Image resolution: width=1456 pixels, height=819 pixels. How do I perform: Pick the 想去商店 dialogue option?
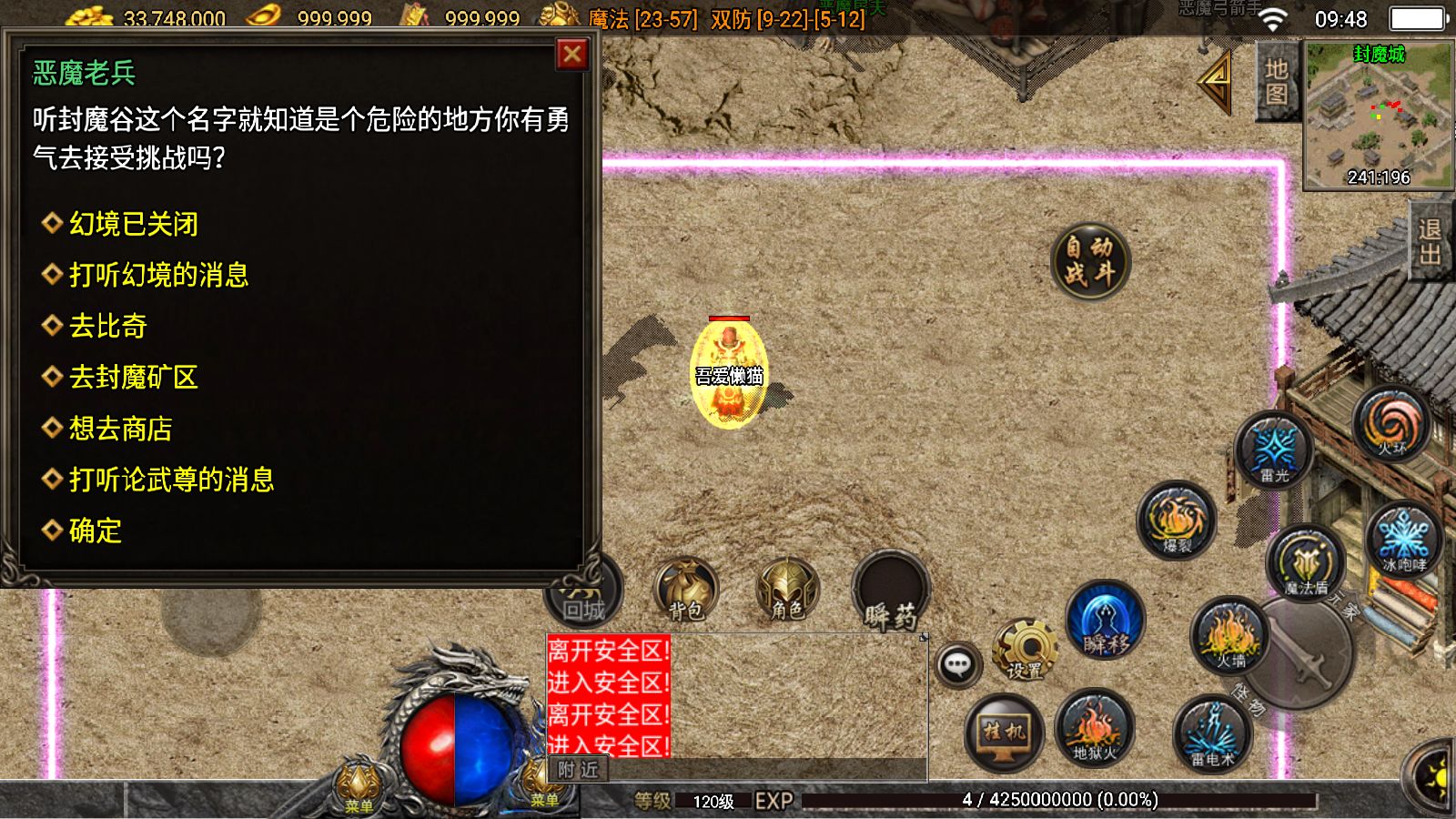pyautogui.click(x=120, y=429)
